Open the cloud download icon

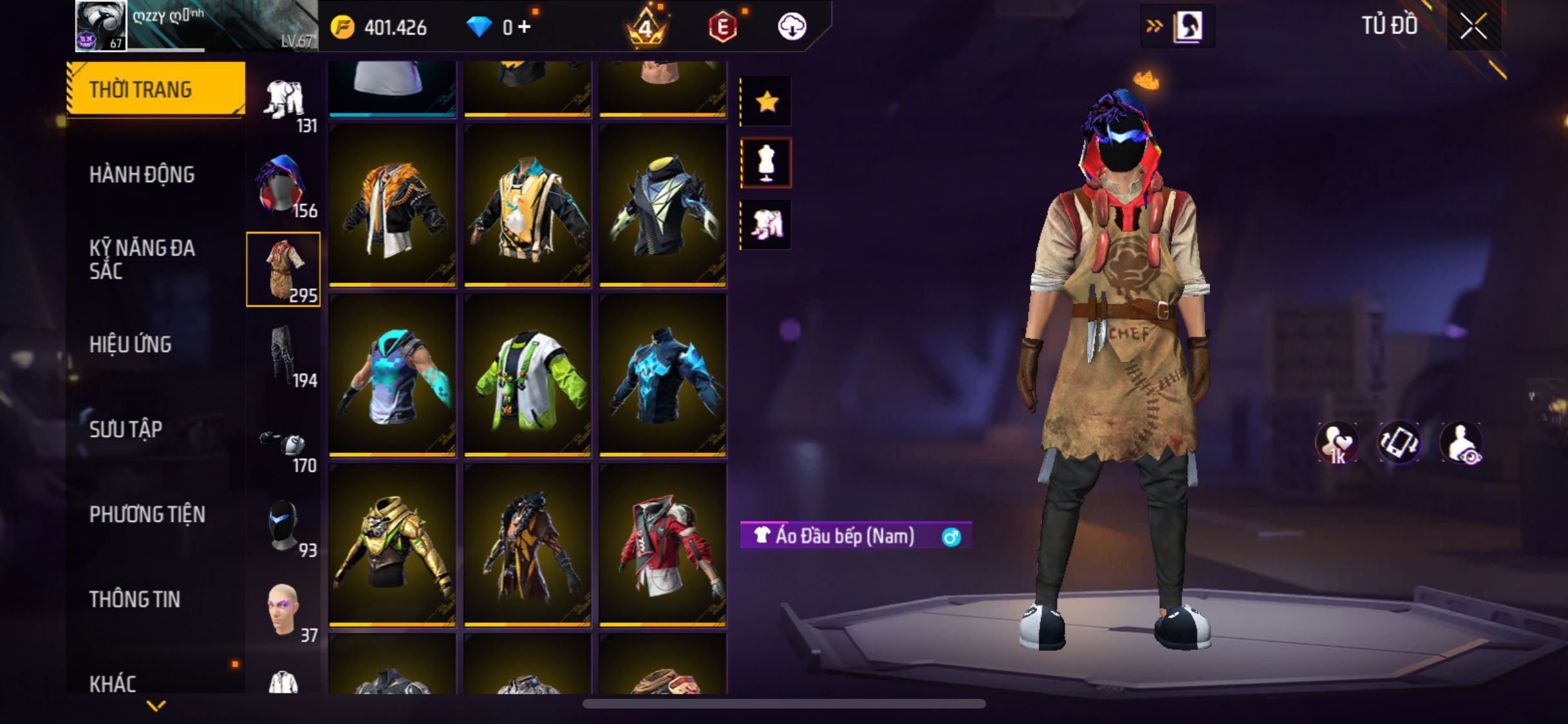pyautogui.click(x=792, y=27)
